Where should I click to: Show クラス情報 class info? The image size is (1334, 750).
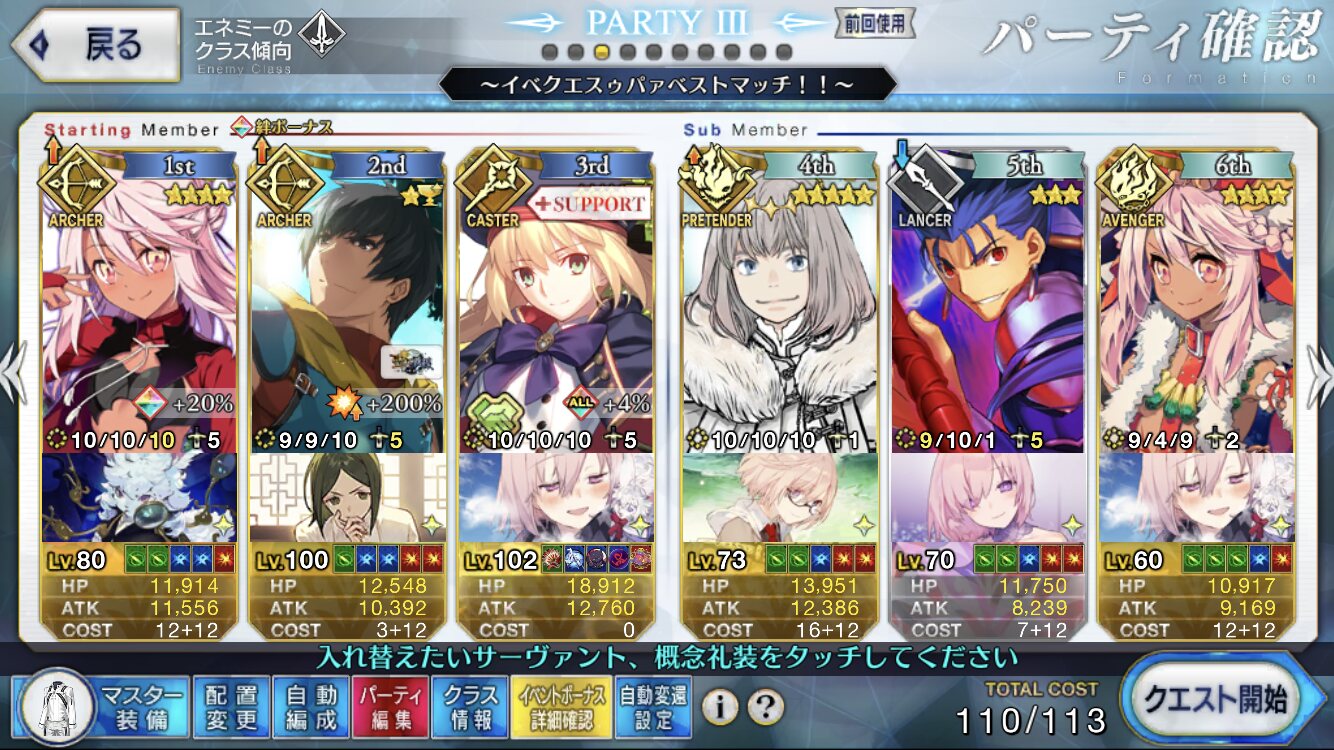(470, 706)
